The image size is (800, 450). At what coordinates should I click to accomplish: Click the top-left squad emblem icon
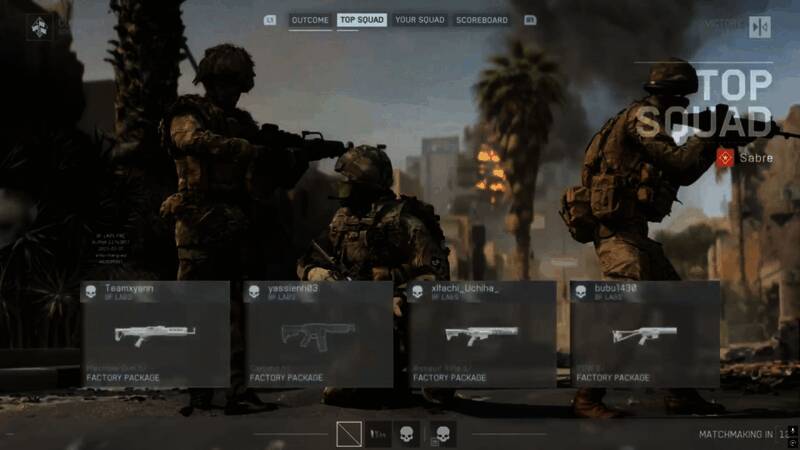39,27
